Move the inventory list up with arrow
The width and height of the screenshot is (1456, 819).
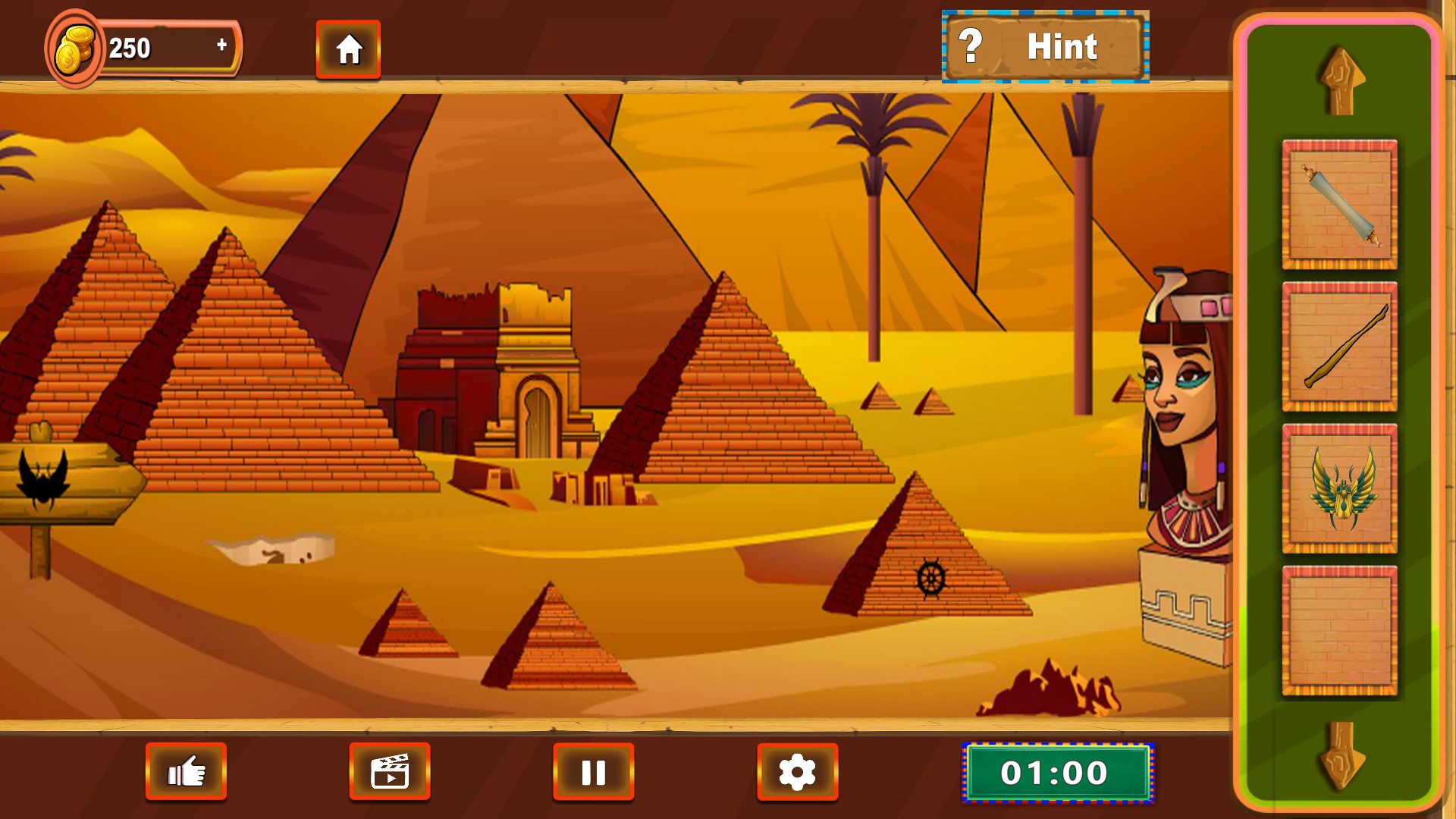[x=1341, y=82]
